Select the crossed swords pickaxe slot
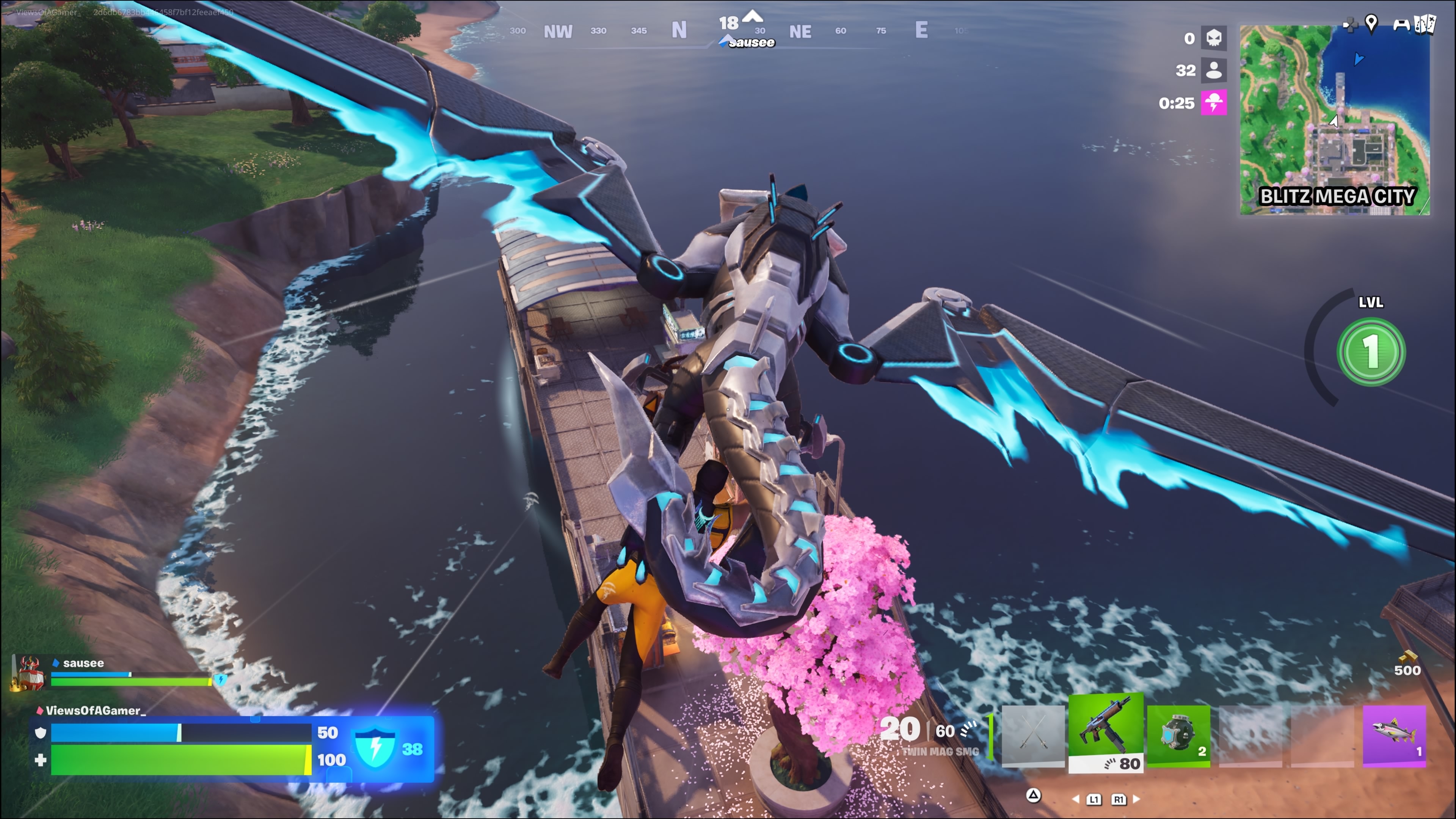Viewport: 1456px width, 819px height. [x=1032, y=735]
